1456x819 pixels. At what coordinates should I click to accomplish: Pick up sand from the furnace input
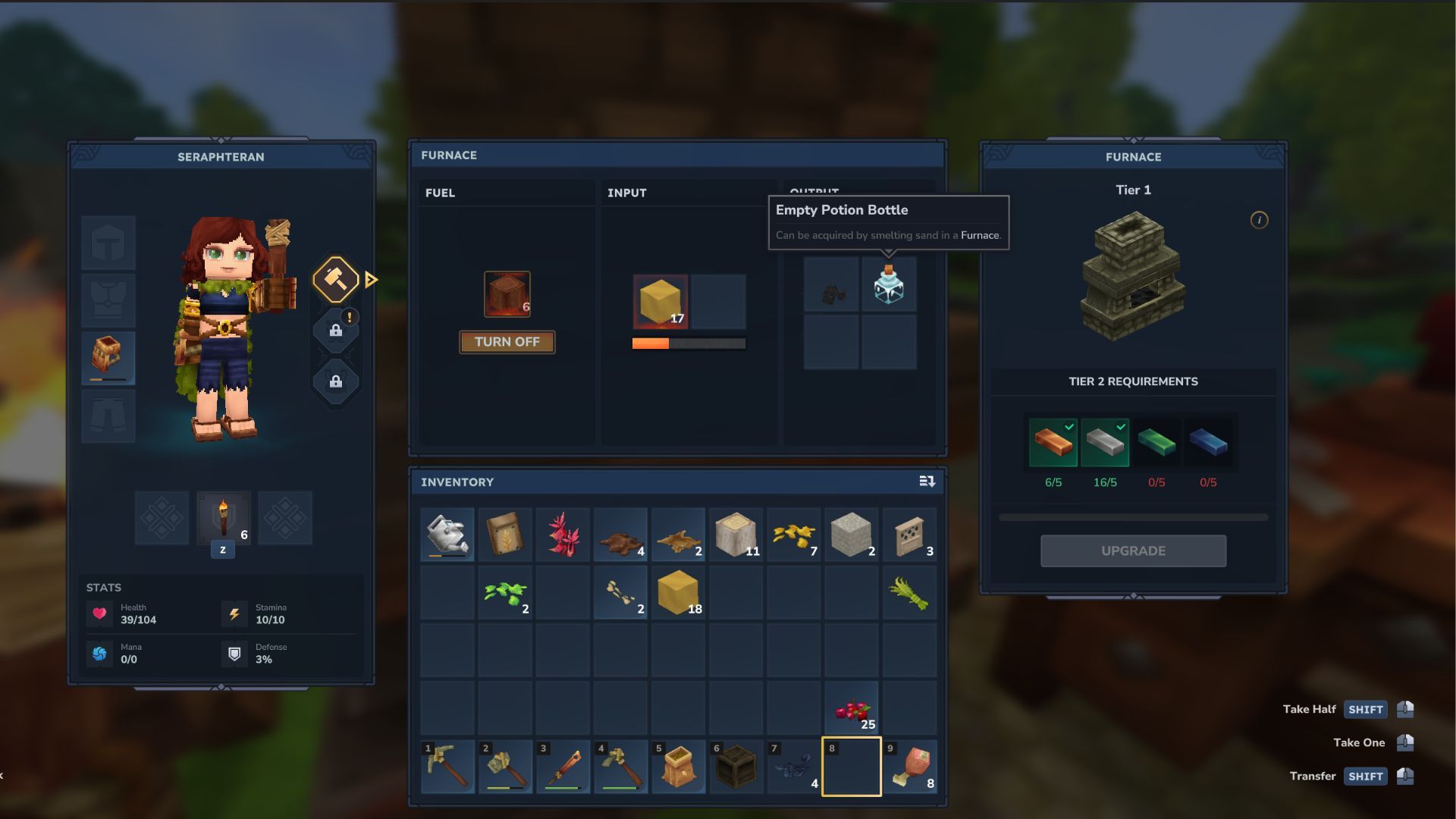pyautogui.click(x=661, y=302)
